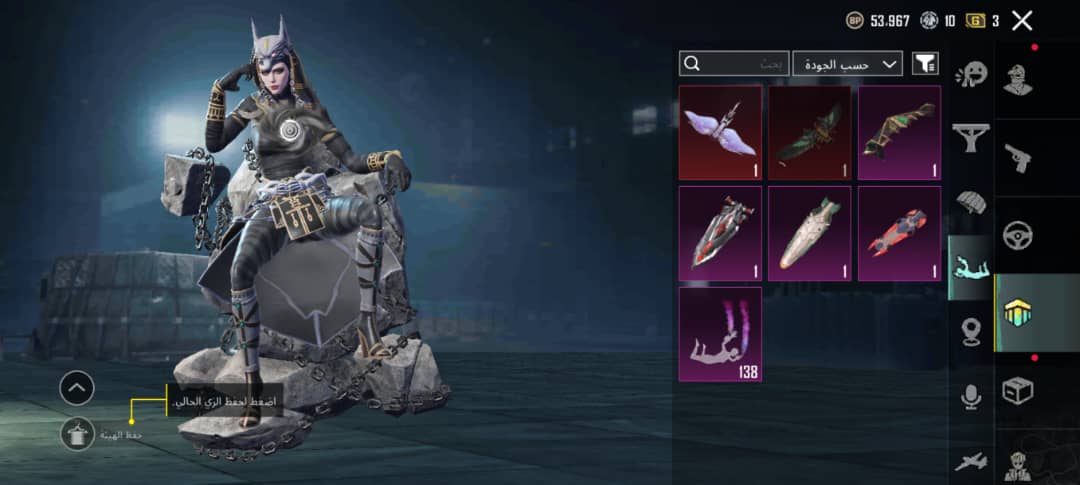Click the hanger save outfit button

click(77, 434)
